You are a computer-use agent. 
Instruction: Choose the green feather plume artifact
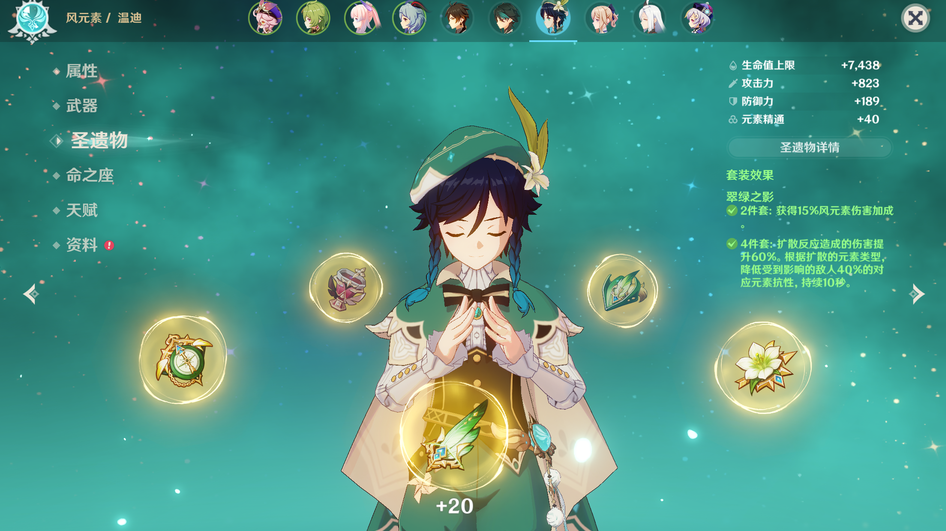click(x=453, y=436)
